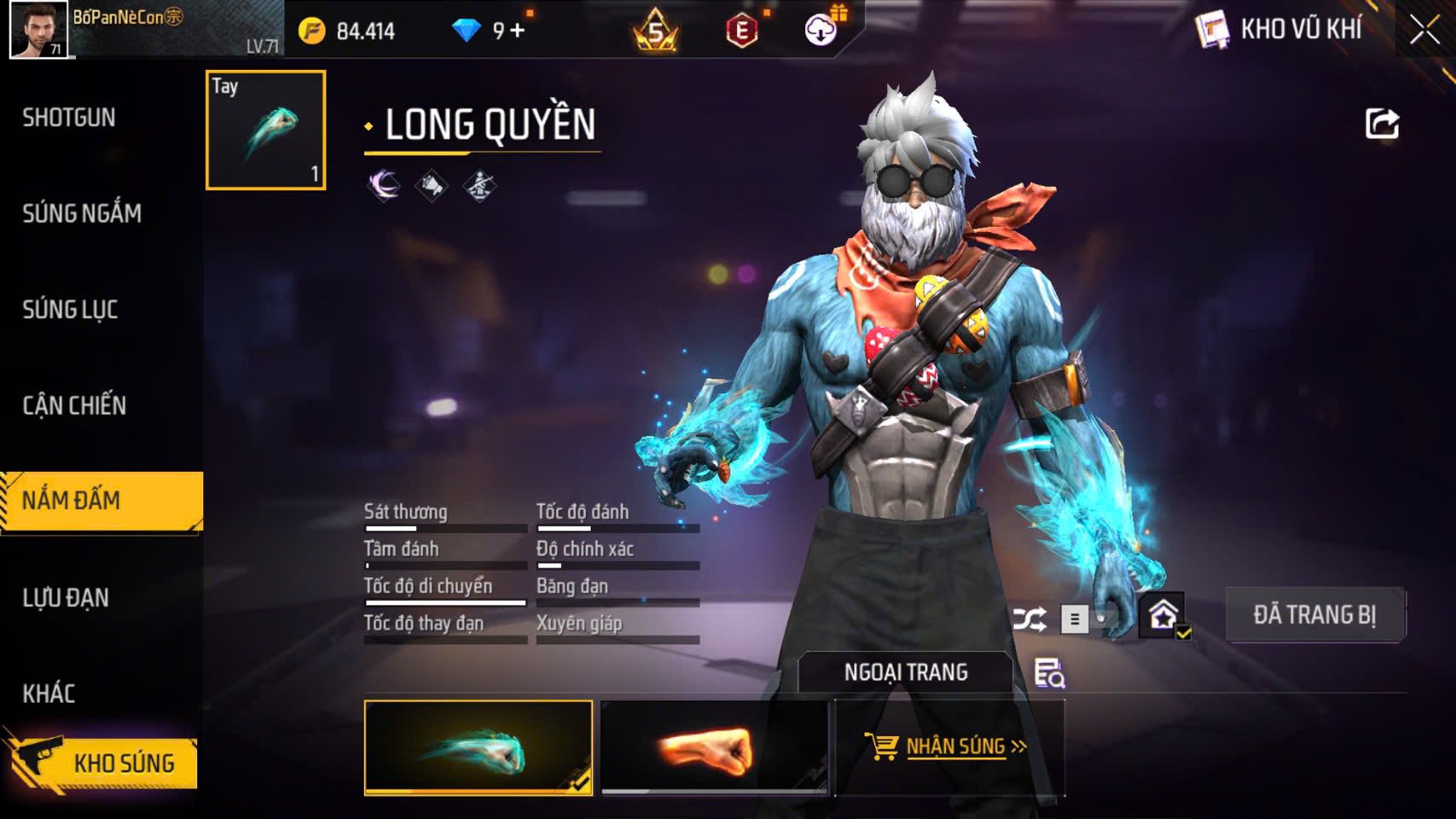Switch to the SÚNG NGẮM category
The height and width of the screenshot is (819, 1456).
click(x=82, y=213)
